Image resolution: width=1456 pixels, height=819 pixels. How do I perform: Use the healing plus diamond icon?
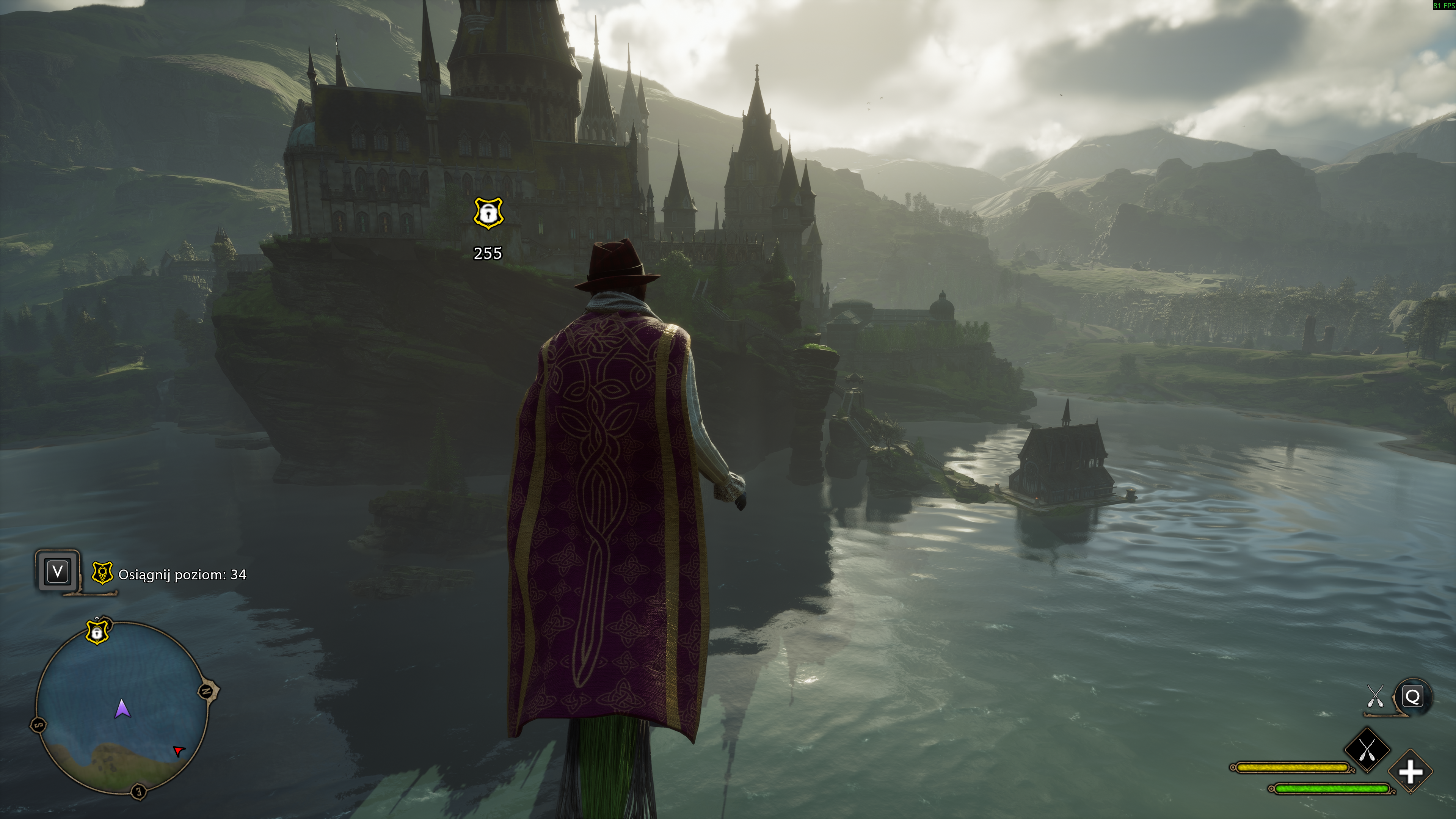click(x=1410, y=772)
